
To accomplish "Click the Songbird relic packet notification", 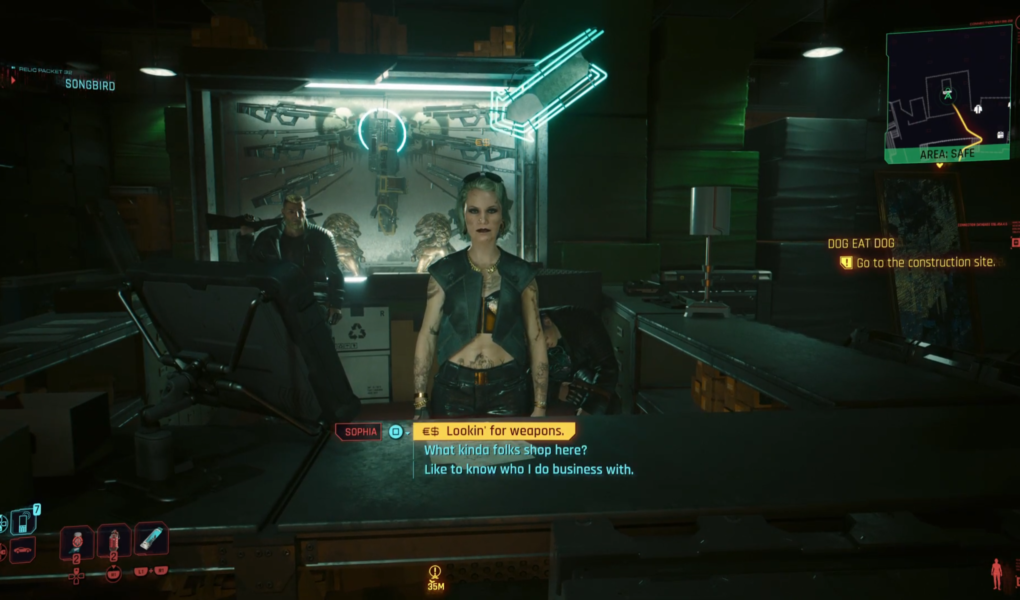I will [89, 85].
